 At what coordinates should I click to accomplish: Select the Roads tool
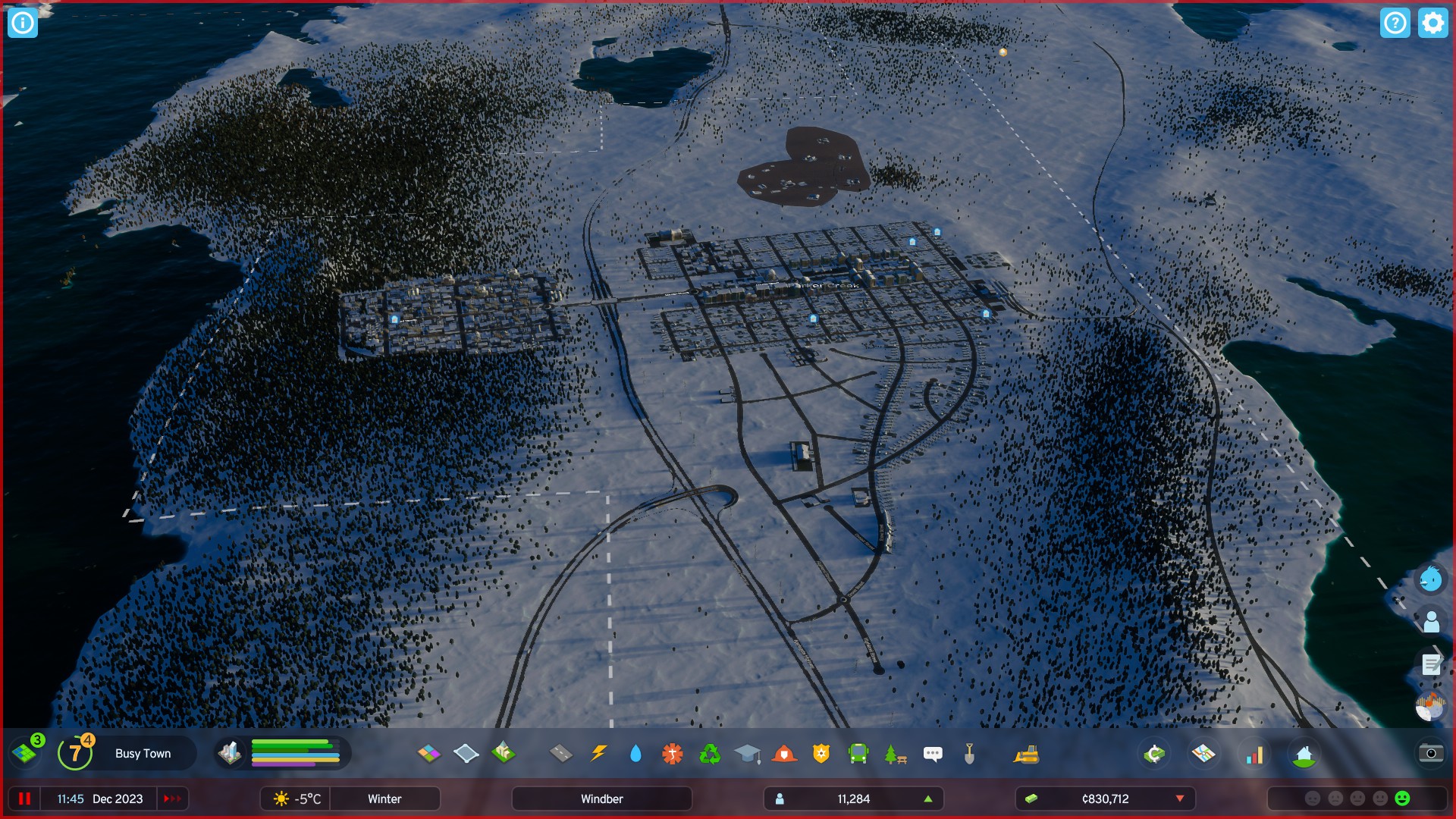point(559,753)
